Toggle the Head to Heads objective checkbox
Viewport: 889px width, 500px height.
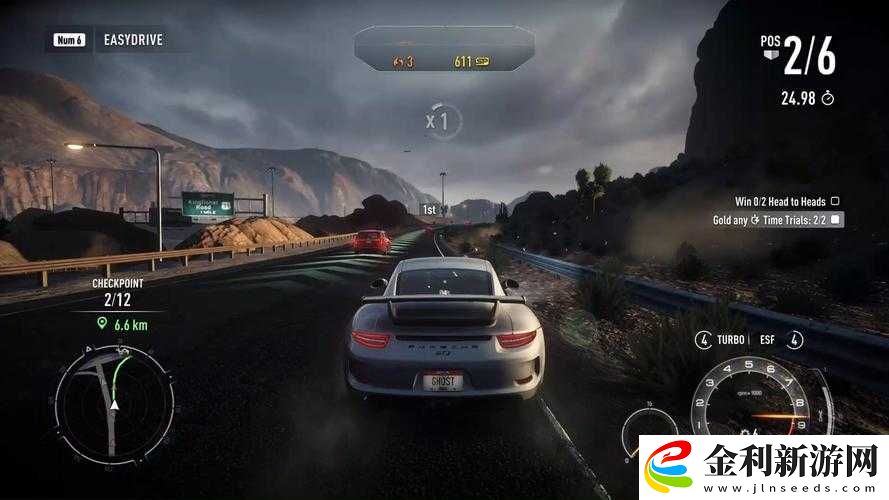pyautogui.click(x=835, y=201)
